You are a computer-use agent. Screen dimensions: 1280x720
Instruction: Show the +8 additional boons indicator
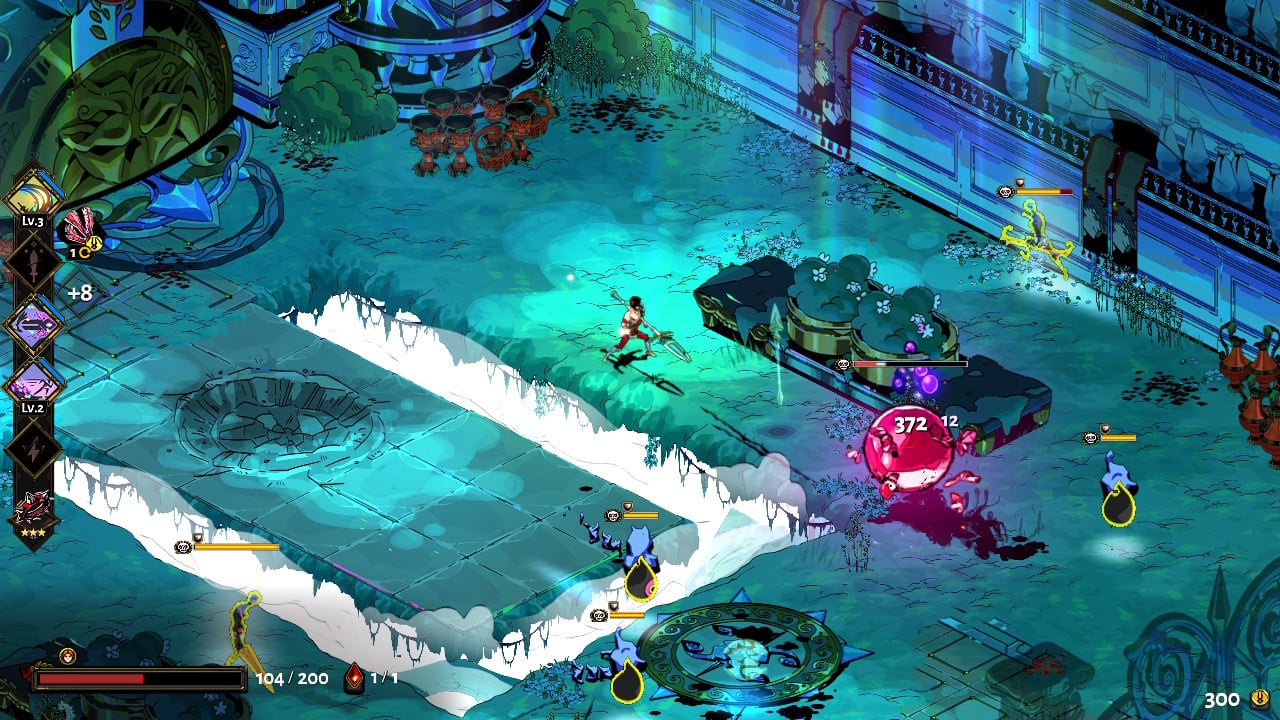80,293
